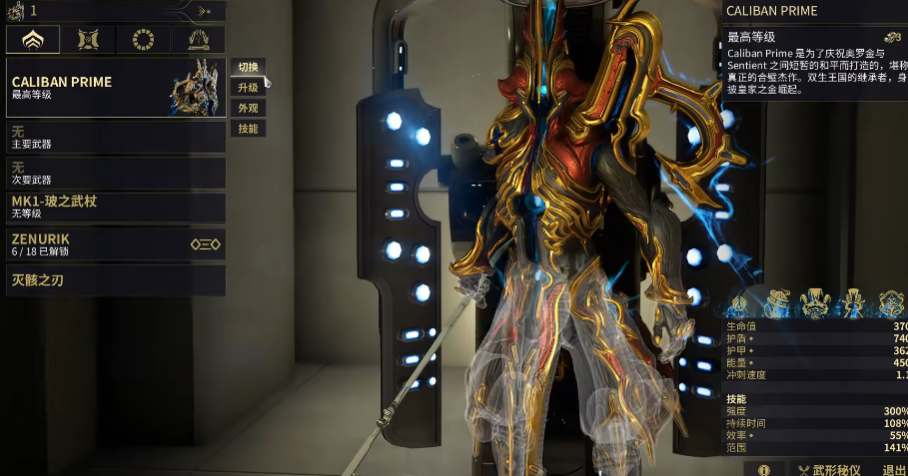Open the 外观 appearance menu

click(248, 108)
